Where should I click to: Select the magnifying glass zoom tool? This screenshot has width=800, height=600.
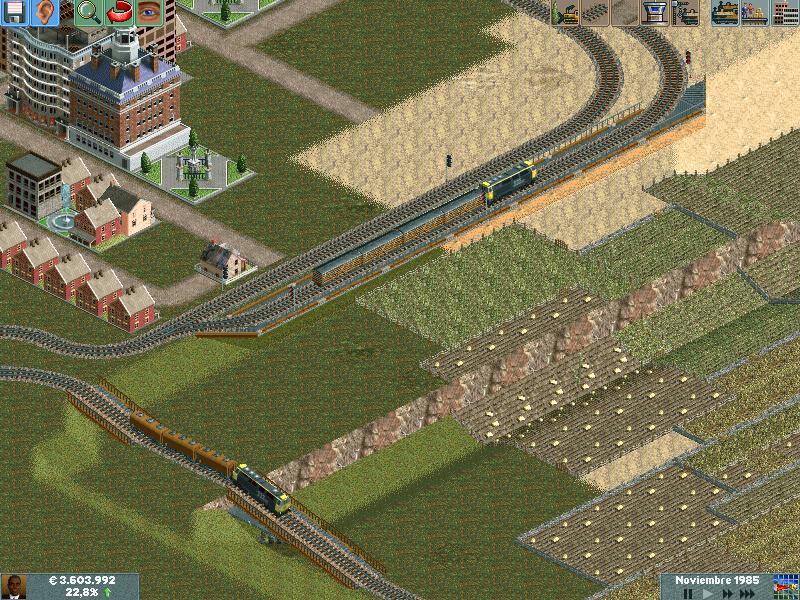[88, 12]
